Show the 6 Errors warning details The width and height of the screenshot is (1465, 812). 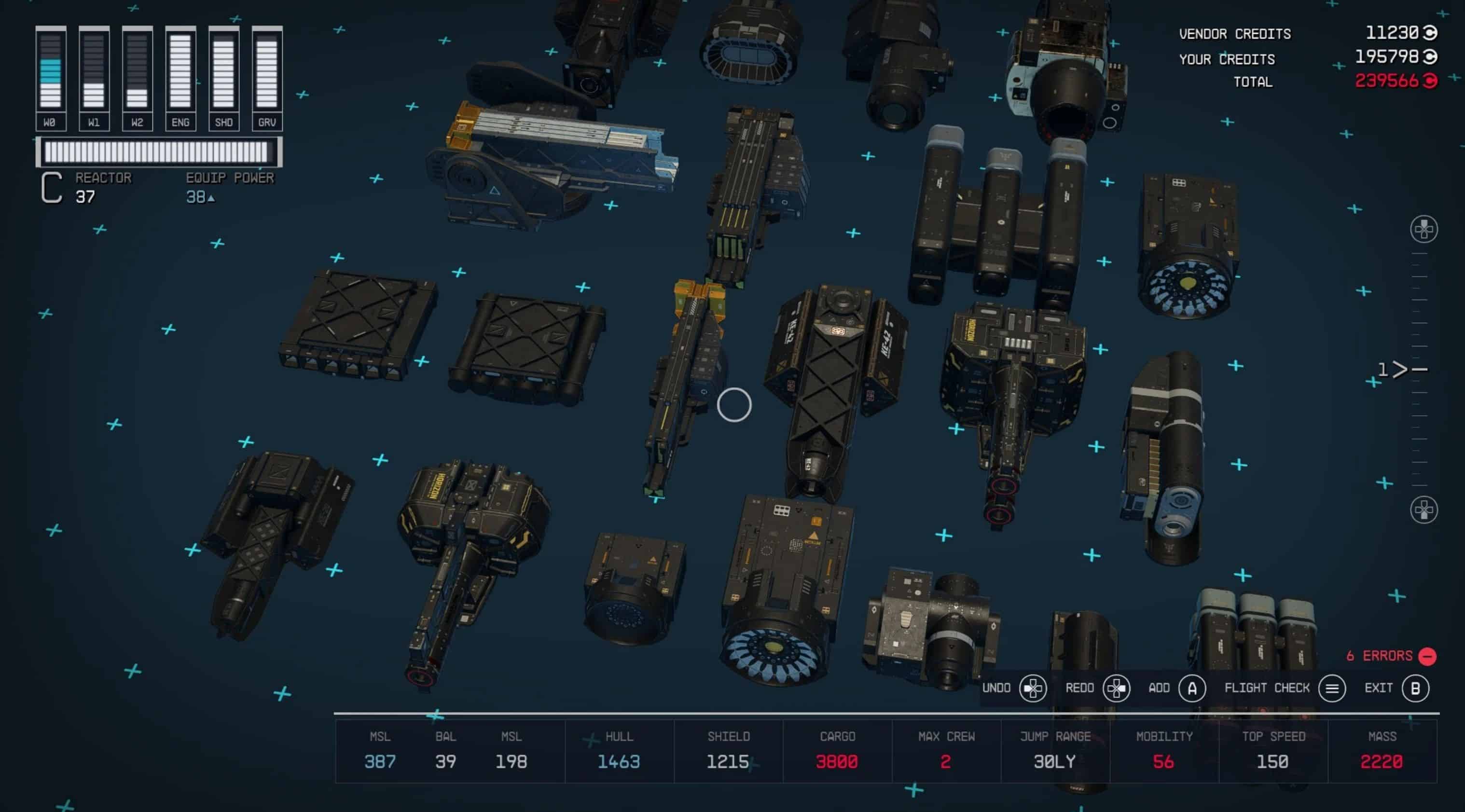point(1390,656)
